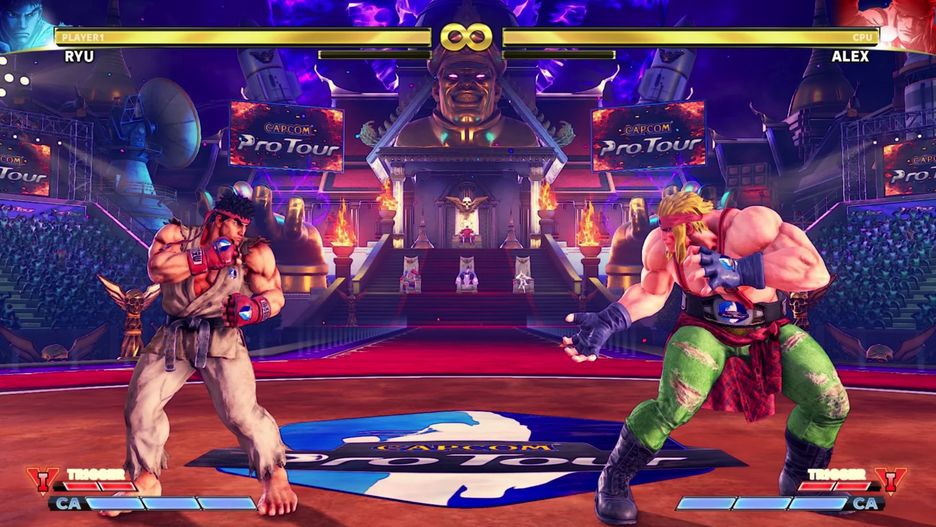Select Alex's red V-Trigger emblem
The image size is (936, 527).
(x=890, y=479)
